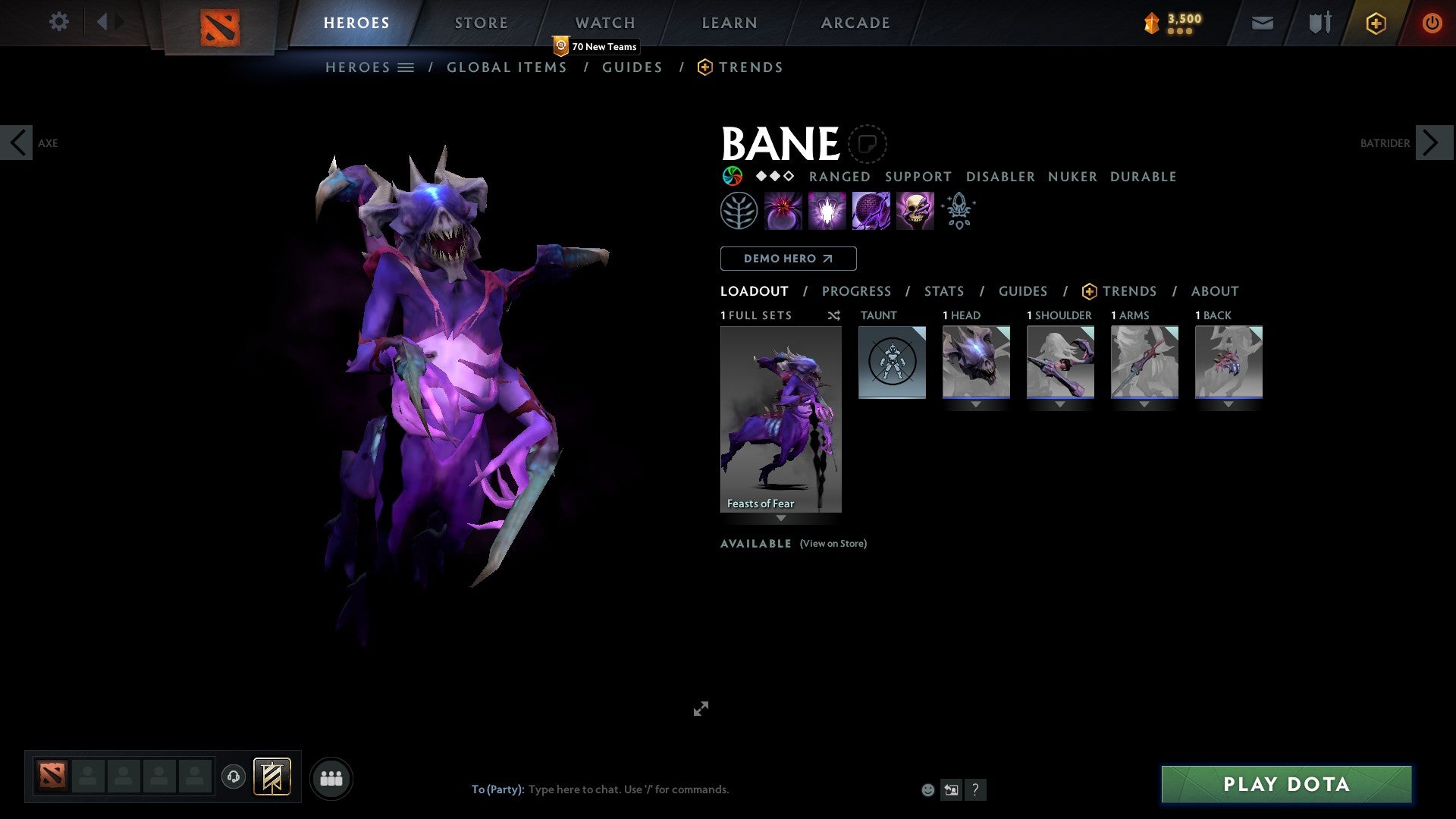Open Dota Plus hexagon icon

click(1375, 23)
